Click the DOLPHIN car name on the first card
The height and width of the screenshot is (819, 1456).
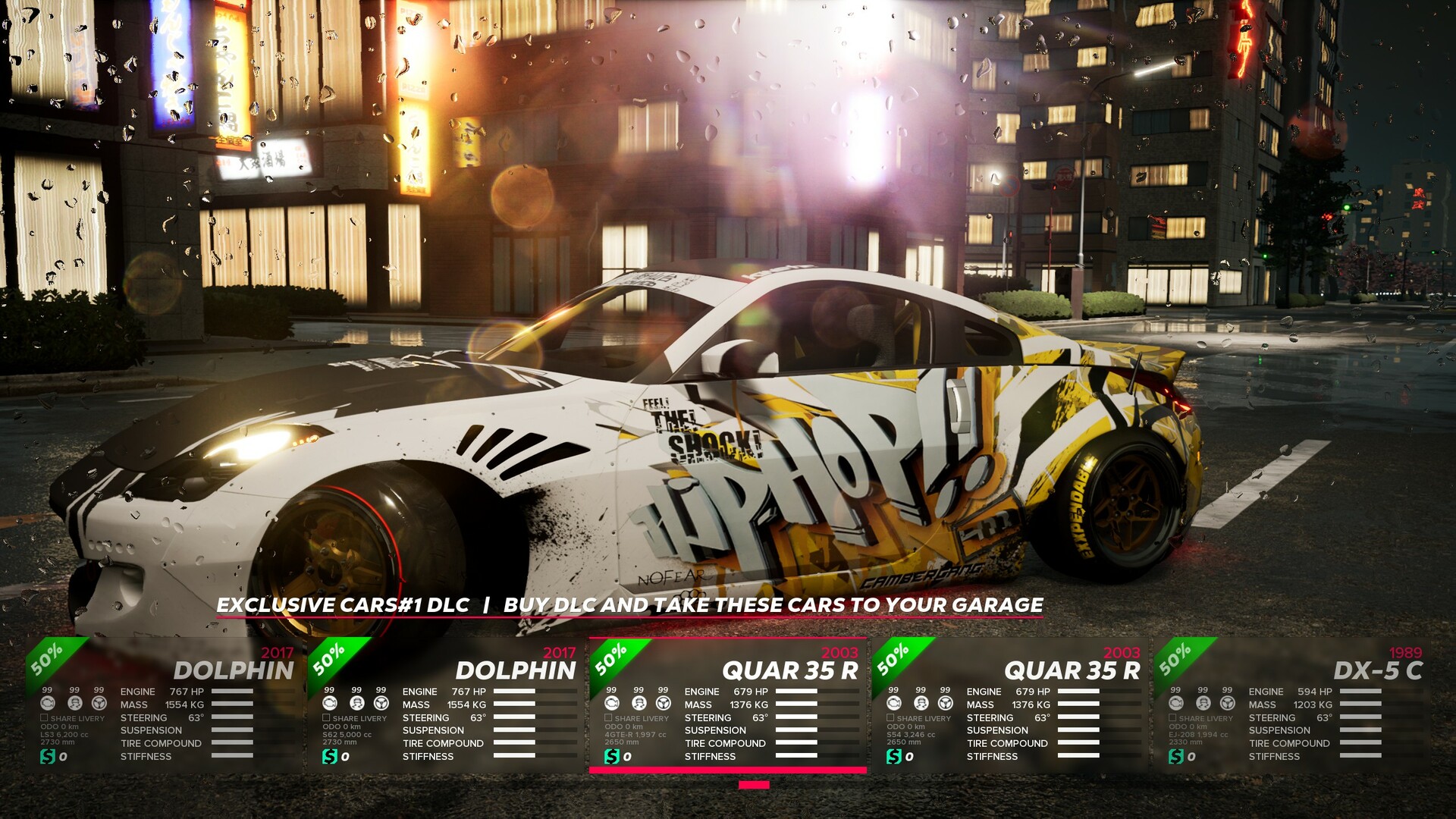[x=233, y=671]
